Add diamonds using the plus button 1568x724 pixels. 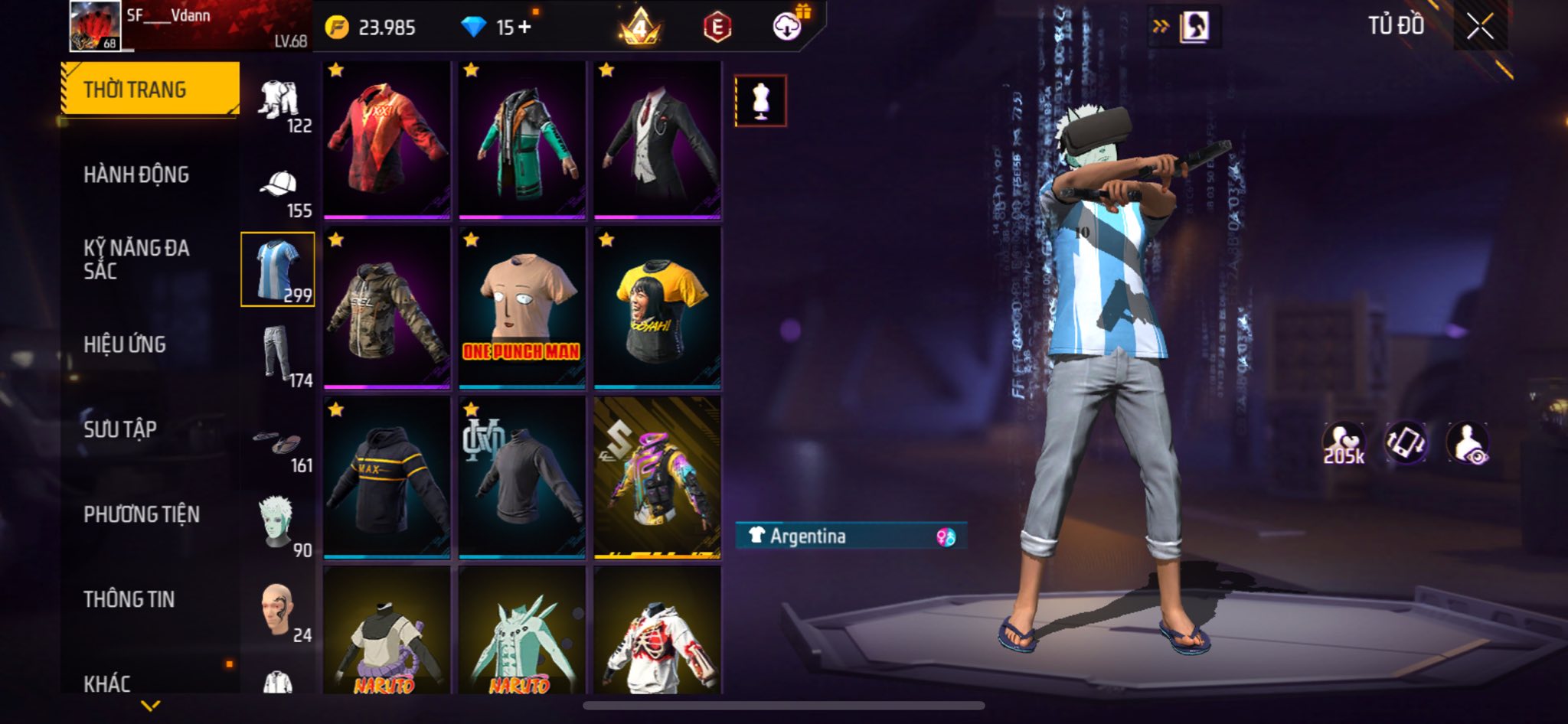coord(524,28)
